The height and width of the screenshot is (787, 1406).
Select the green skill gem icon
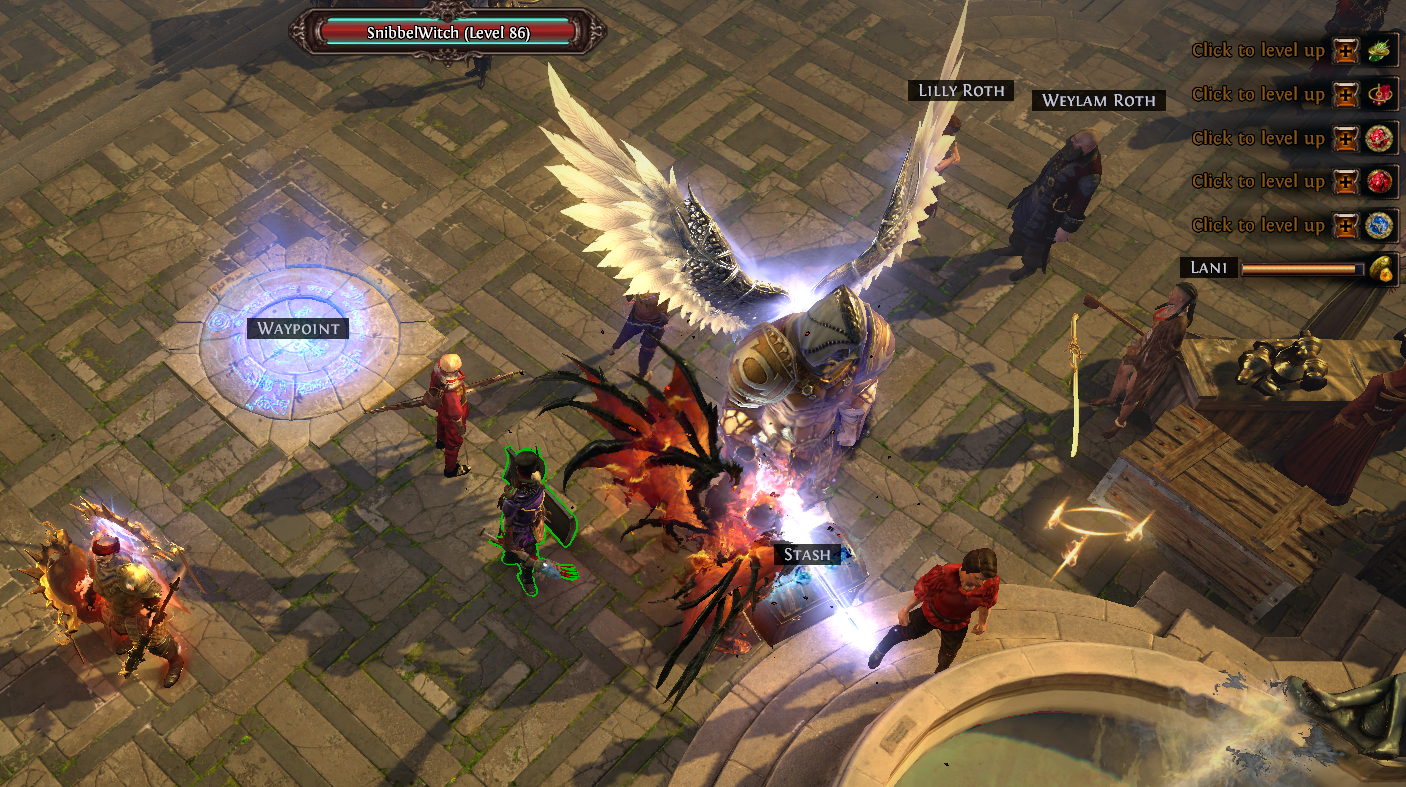1381,50
